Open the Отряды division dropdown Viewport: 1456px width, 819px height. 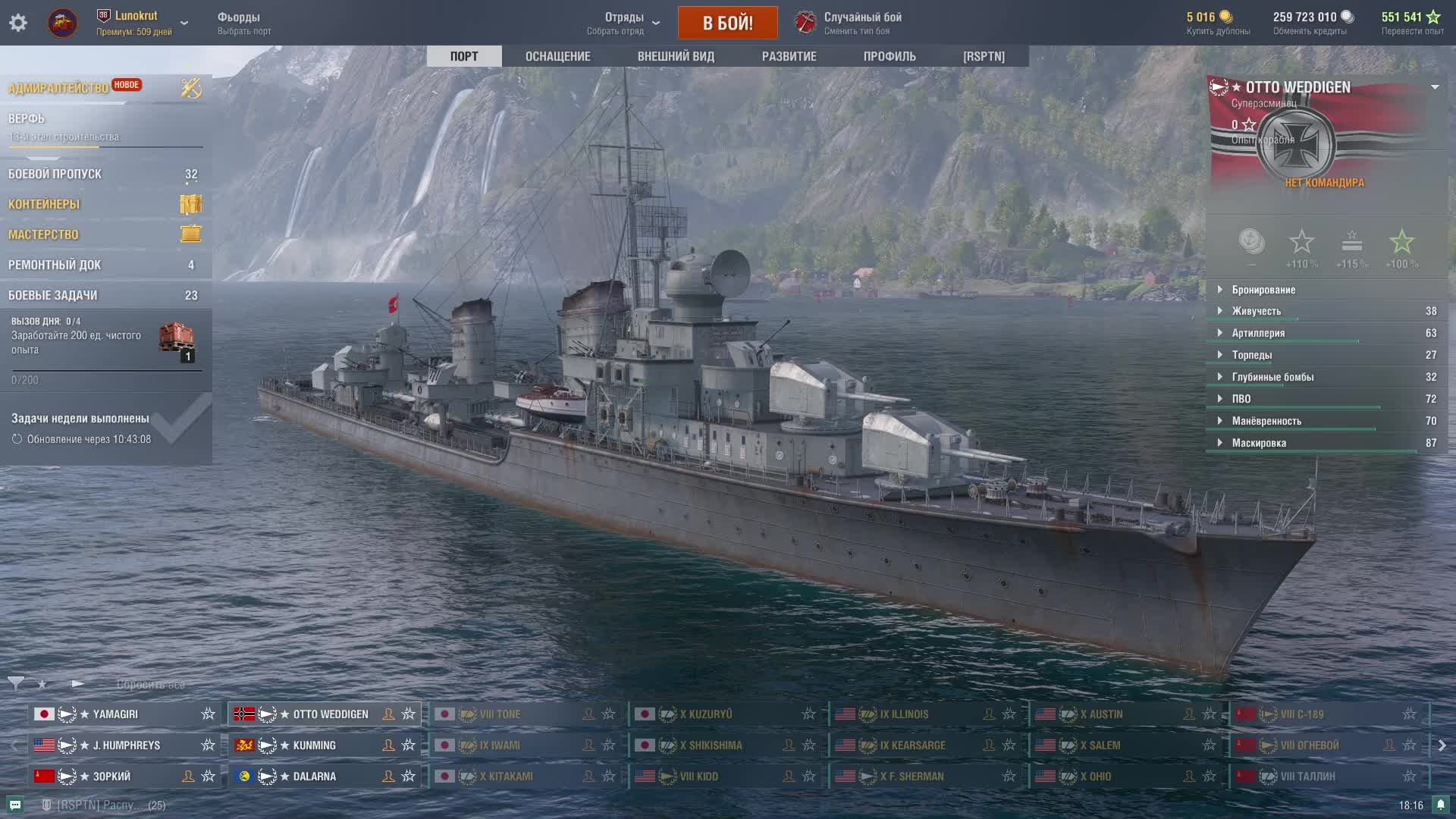623,23
